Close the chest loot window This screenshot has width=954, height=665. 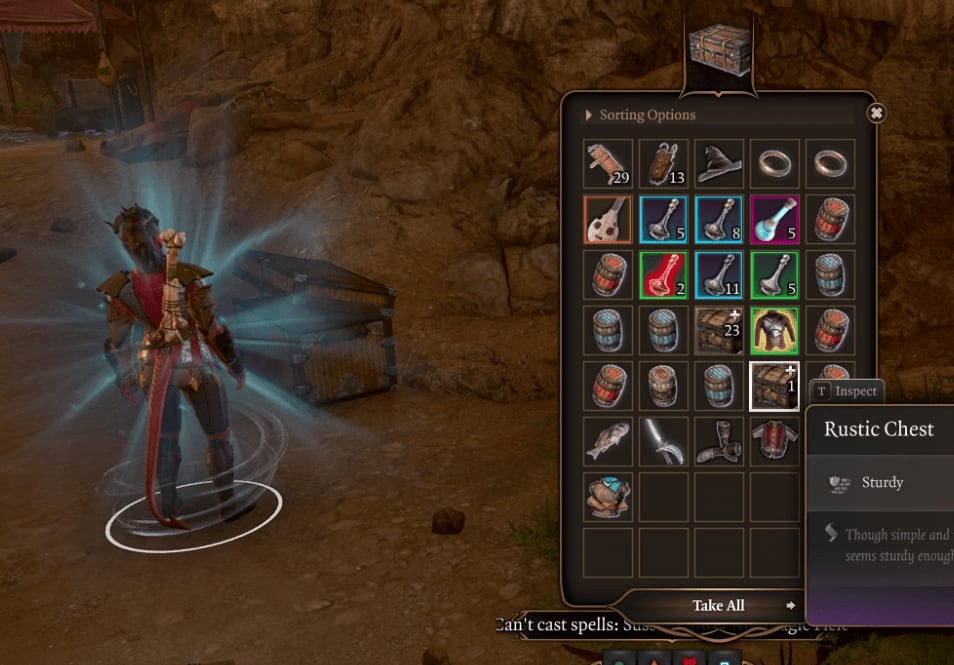pos(876,113)
